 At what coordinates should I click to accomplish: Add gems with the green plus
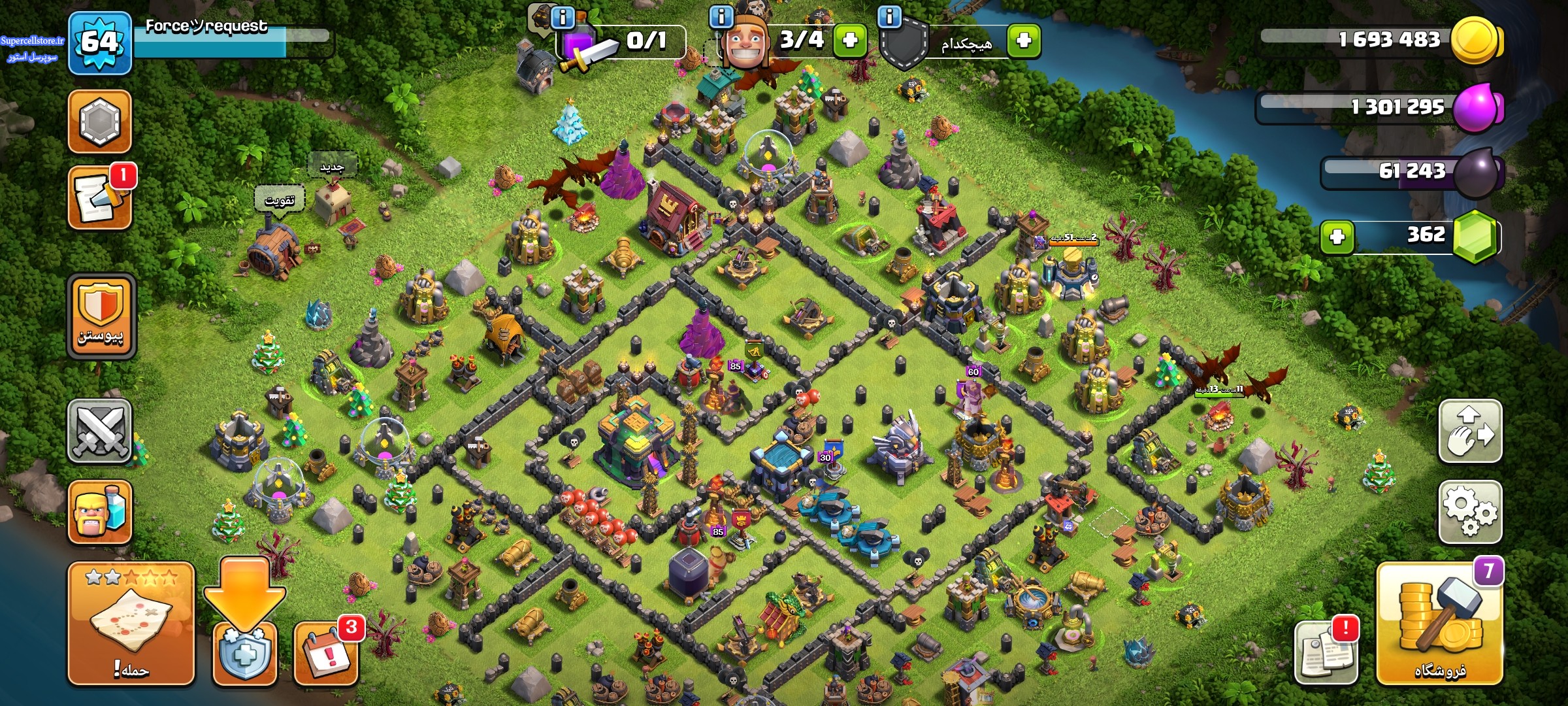point(1337,236)
